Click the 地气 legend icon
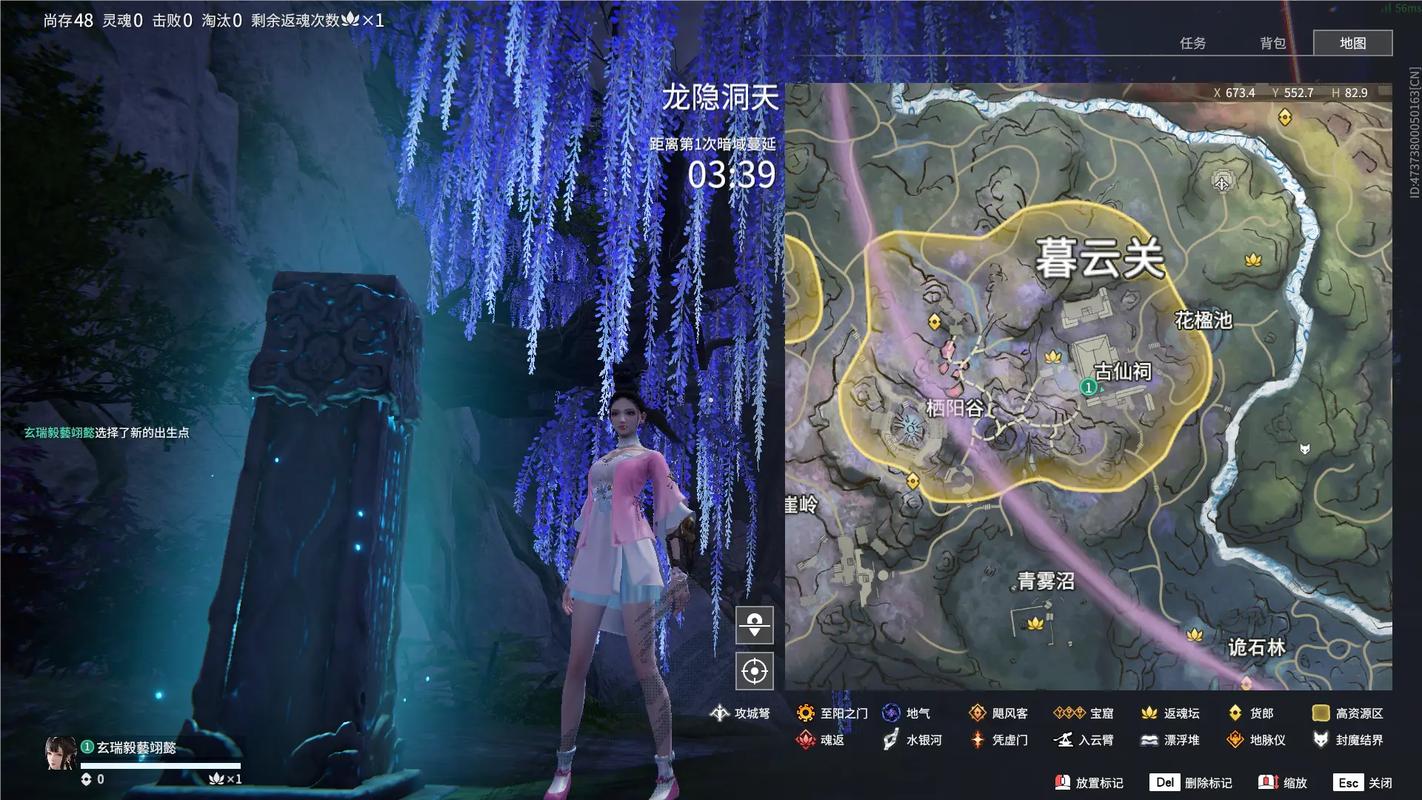The image size is (1422, 800). tap(890, 713)
